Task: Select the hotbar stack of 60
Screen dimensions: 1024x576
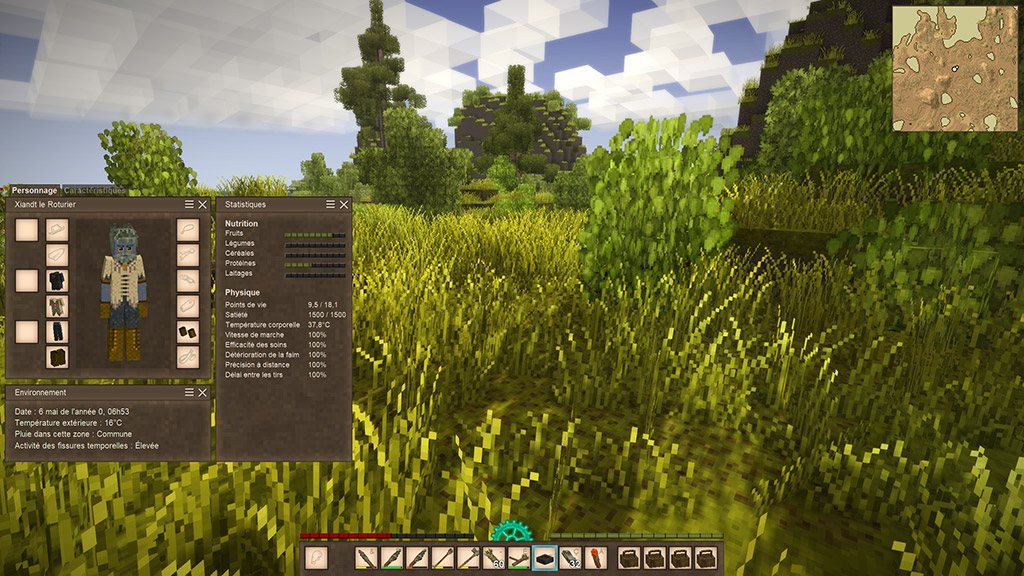Action: click(x=494, y=558)
